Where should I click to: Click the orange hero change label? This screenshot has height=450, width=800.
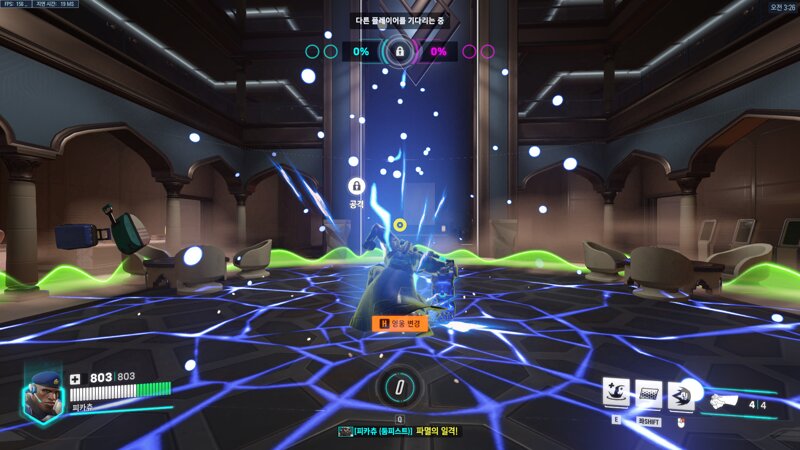tap(400, 323)
